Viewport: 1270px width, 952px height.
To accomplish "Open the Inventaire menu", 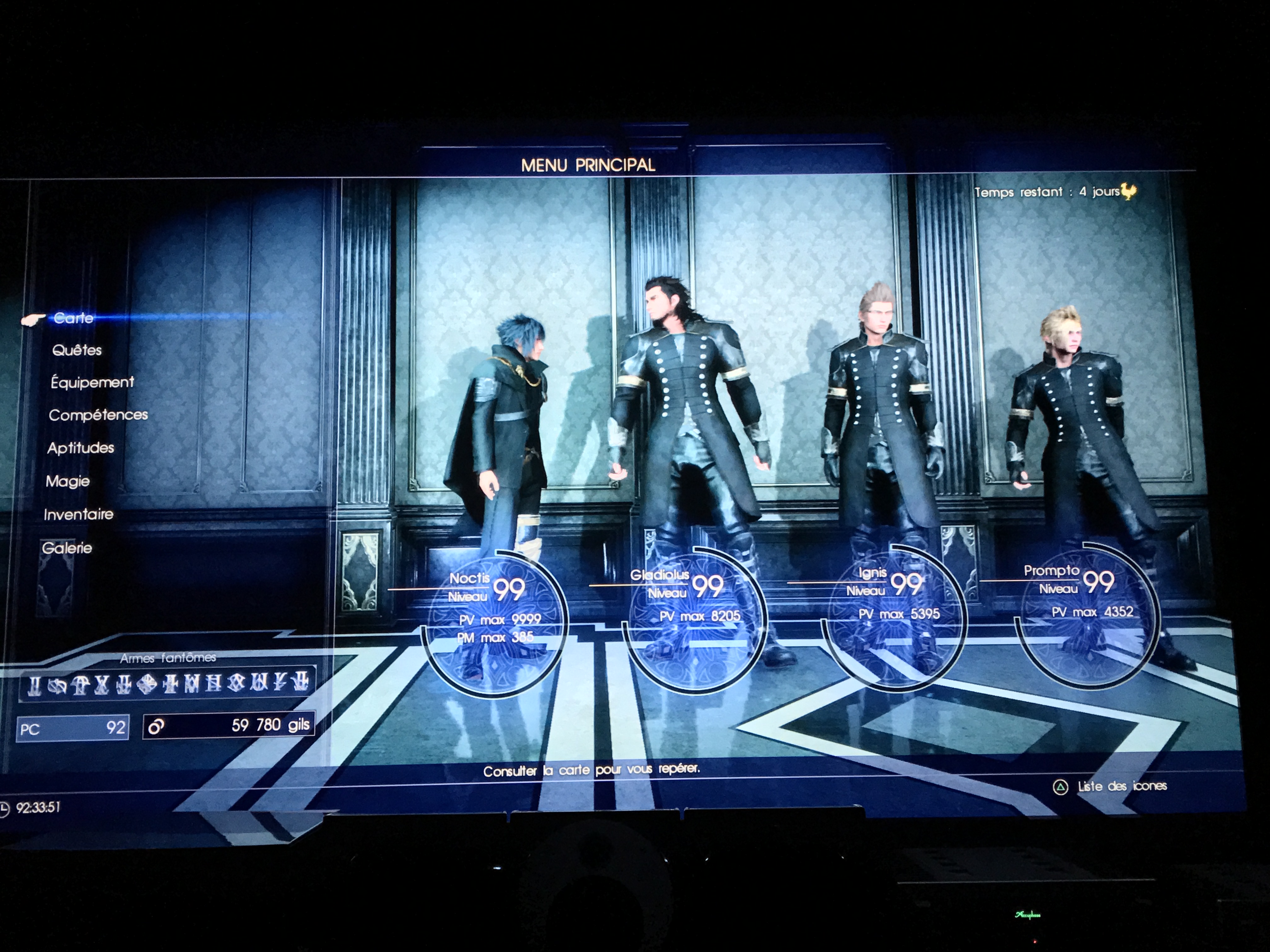I will pos(79,514).
